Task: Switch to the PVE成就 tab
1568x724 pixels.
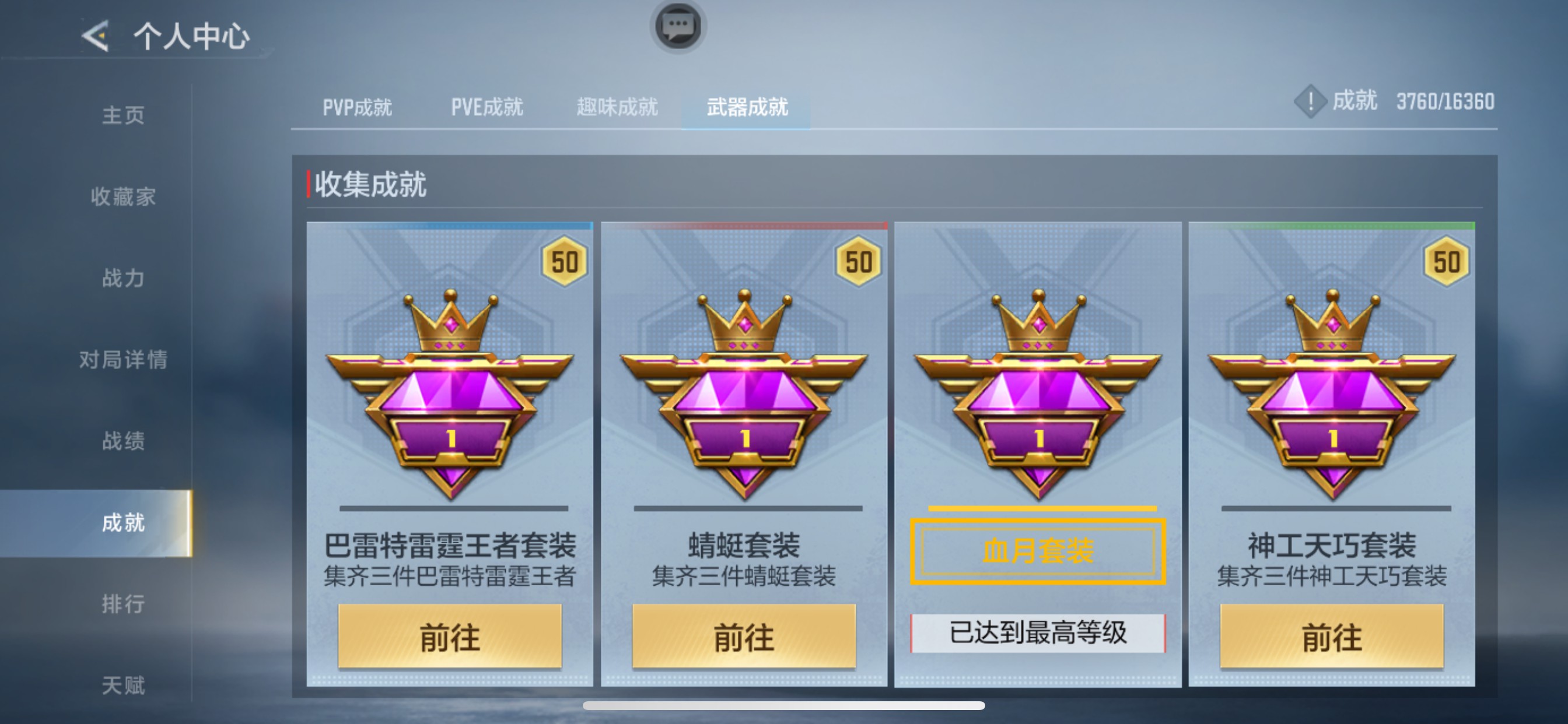Action: click(487, 107)
